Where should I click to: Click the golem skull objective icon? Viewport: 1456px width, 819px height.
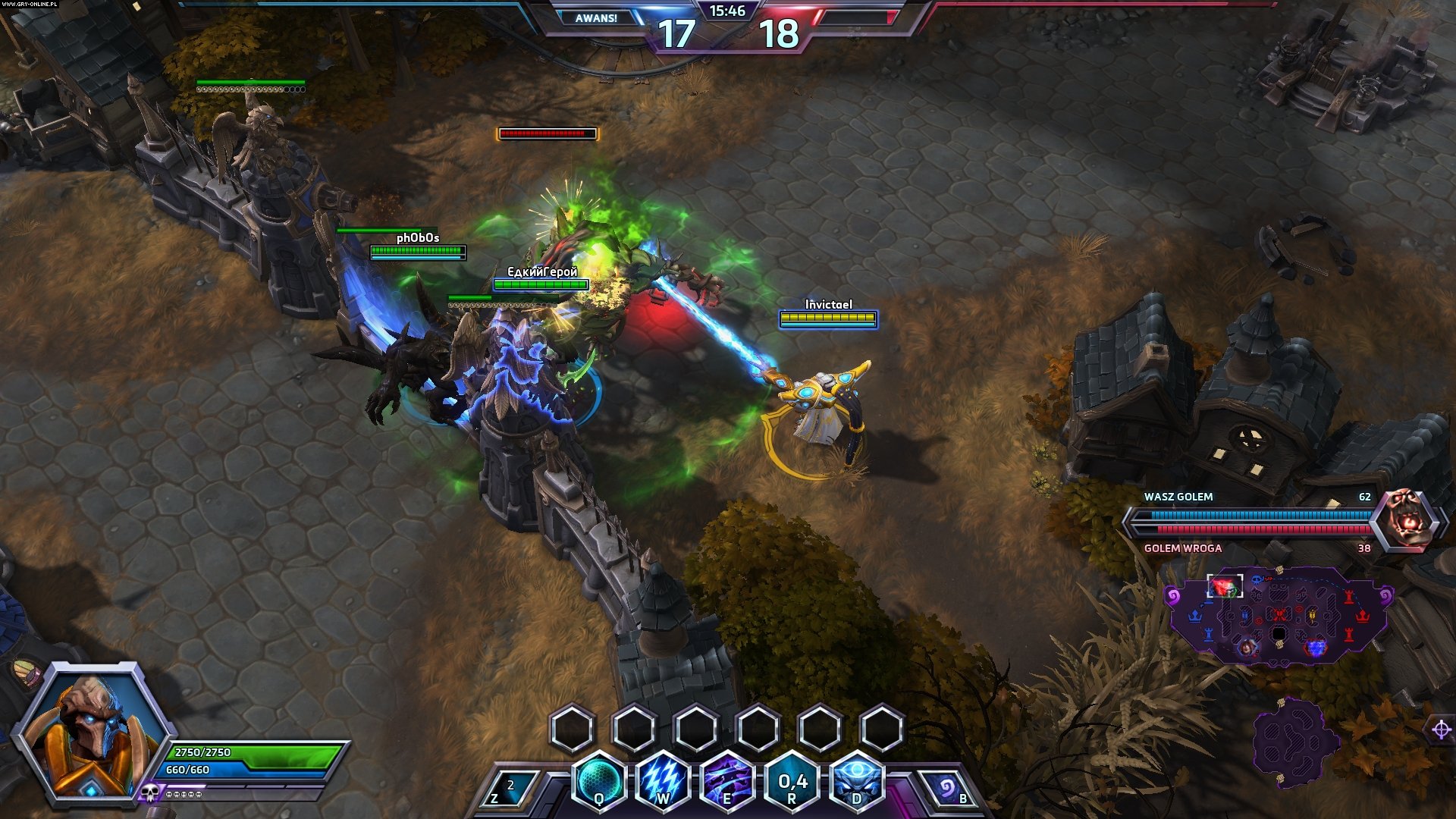(x=1408, y=521)
